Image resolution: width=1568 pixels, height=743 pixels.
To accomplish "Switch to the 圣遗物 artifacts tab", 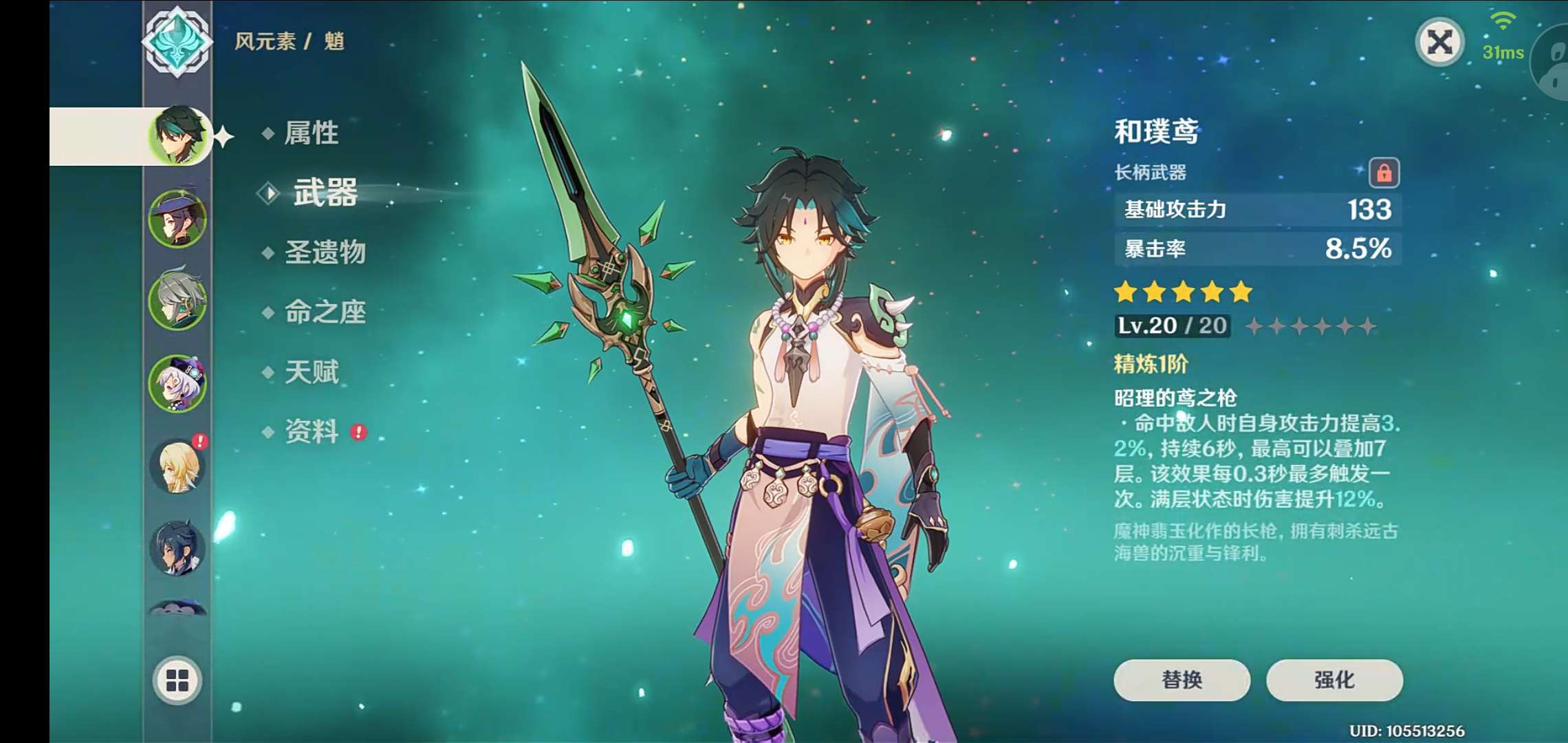I will coord(325,252).
